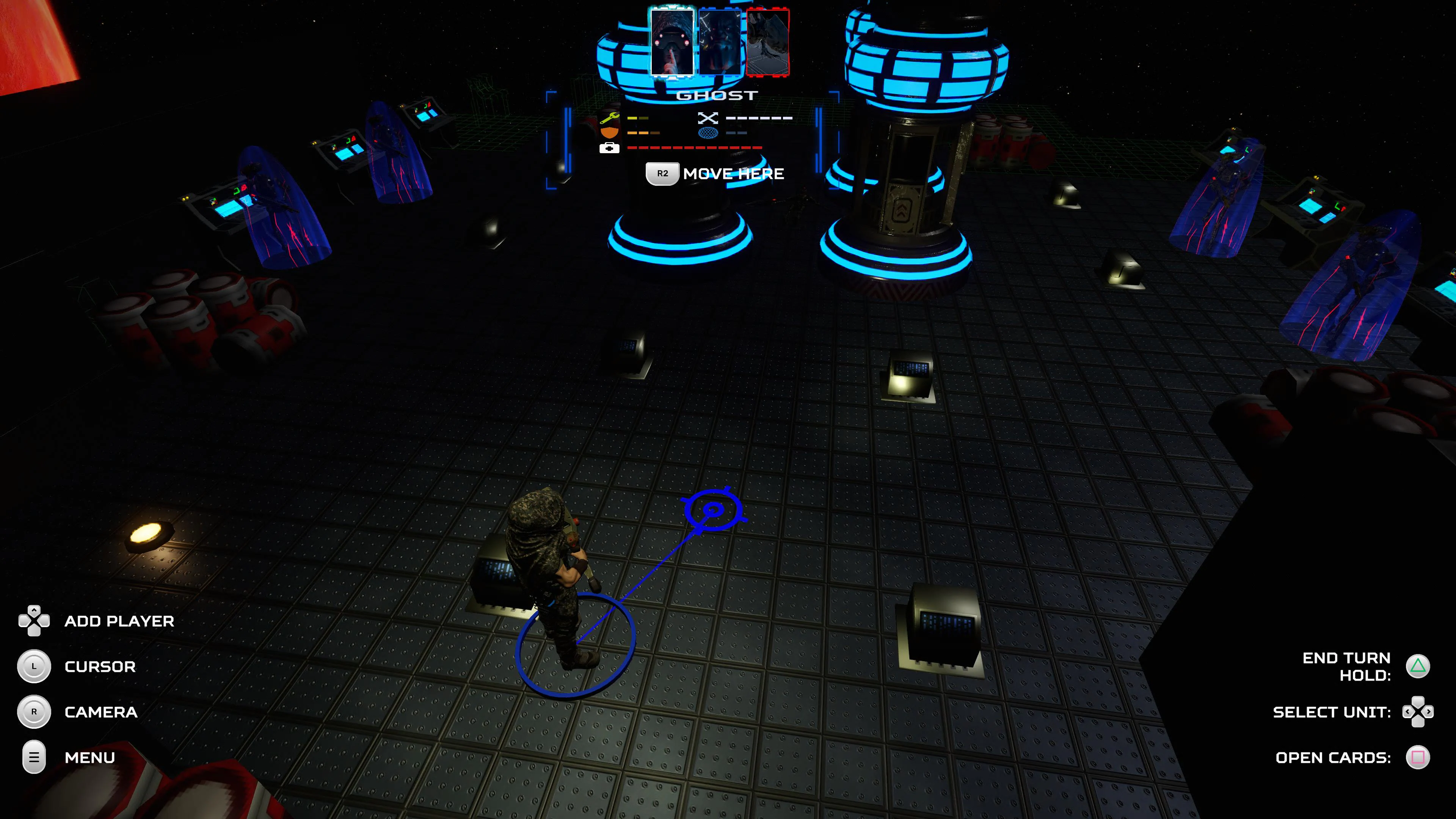This screenshot has width=1456, height=819.
Task: Select the orange armor shield icon
Action: (x=609, y=133)
